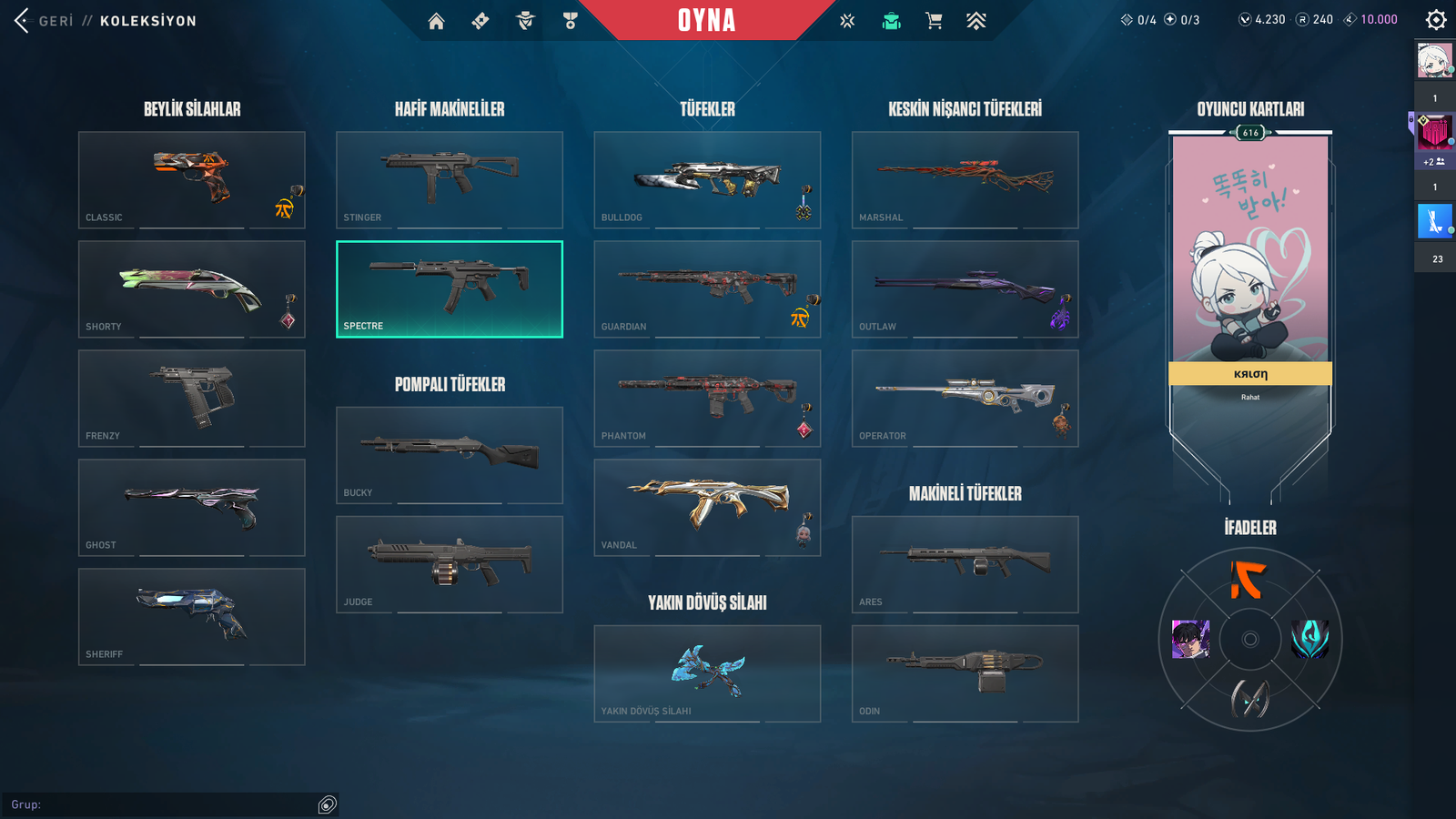Open the Odin machine gun slot
The width and height of the screenshot is (1456, 819).
(x=965, y=673)
